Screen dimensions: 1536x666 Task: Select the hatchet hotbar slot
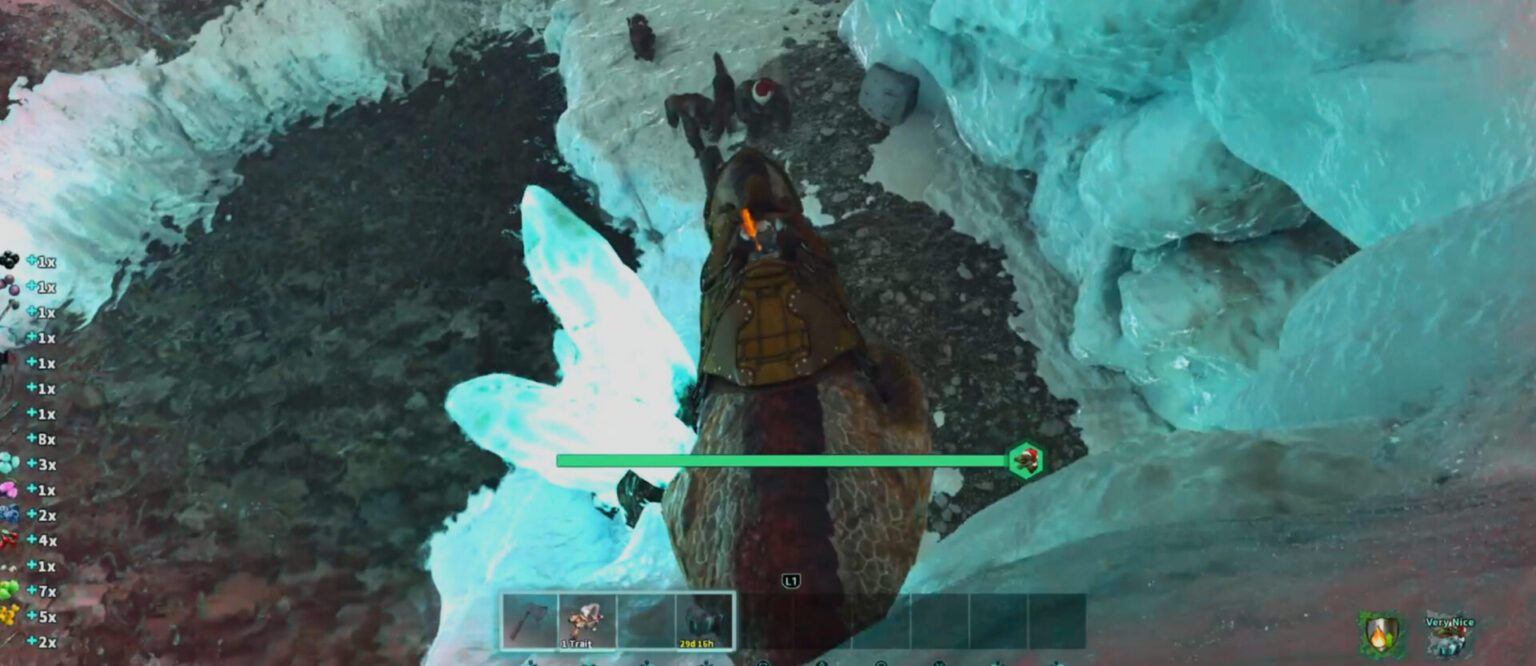pyautogui.click(x=530, y=621)
